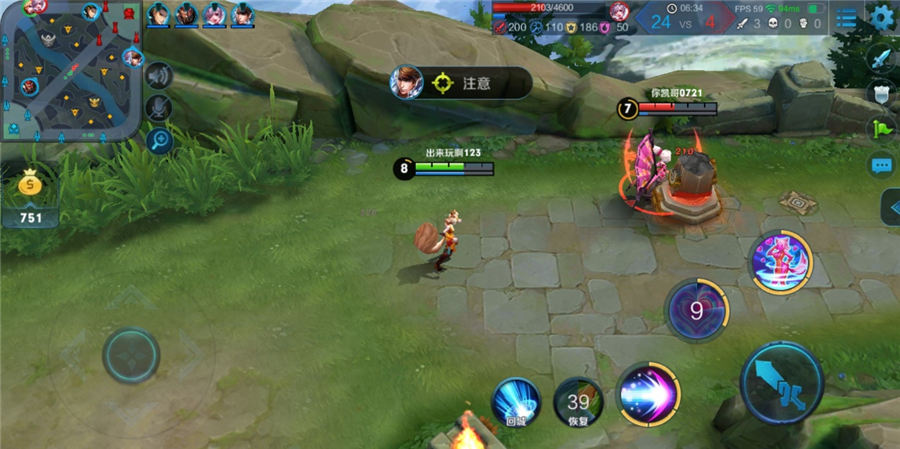
Task: Send the shield retreat signal
Action: [x=881, y=94]
